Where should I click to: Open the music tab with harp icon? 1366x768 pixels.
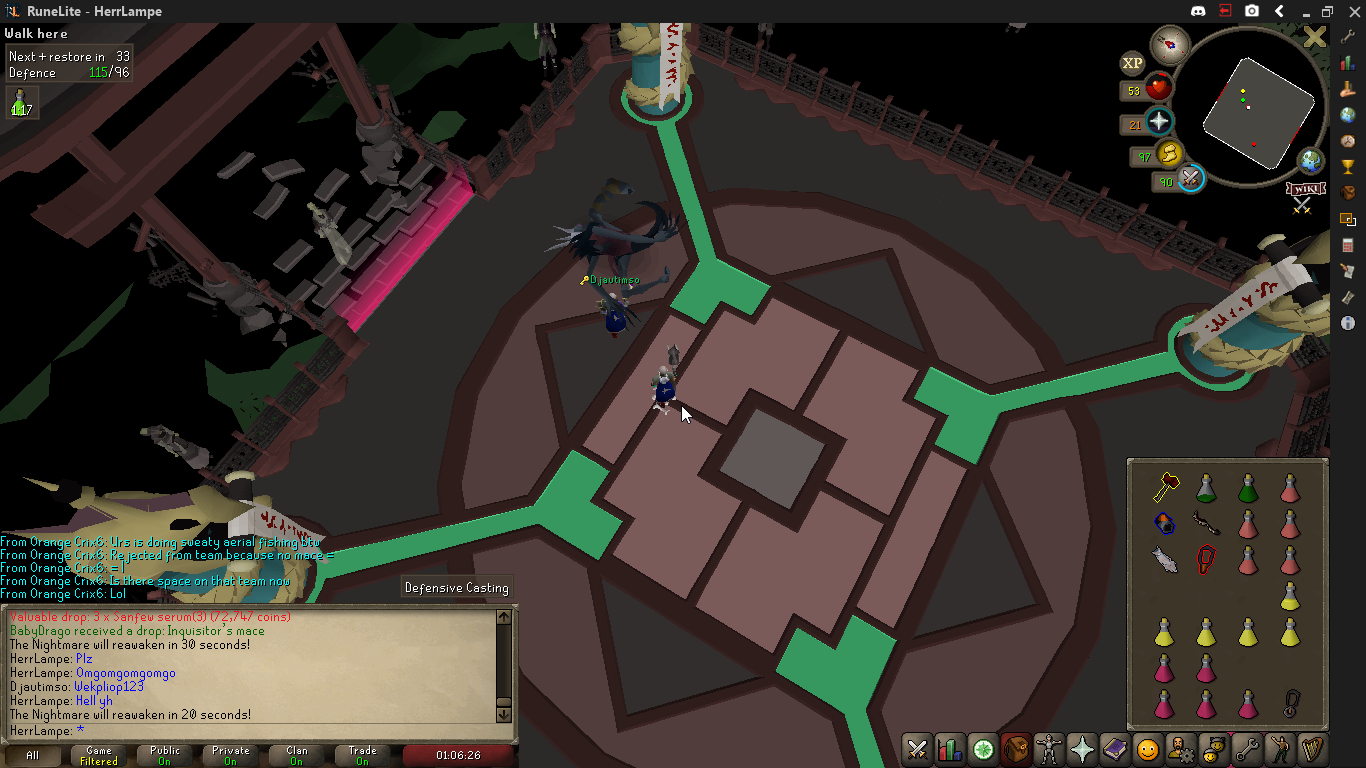click(x=1312, y=748)
